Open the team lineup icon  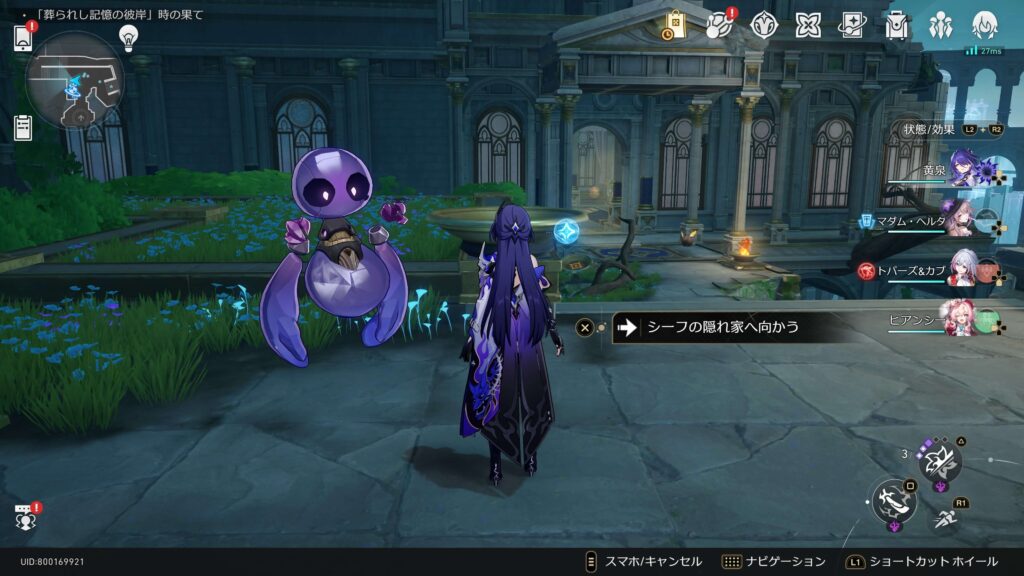coord(941,25)
